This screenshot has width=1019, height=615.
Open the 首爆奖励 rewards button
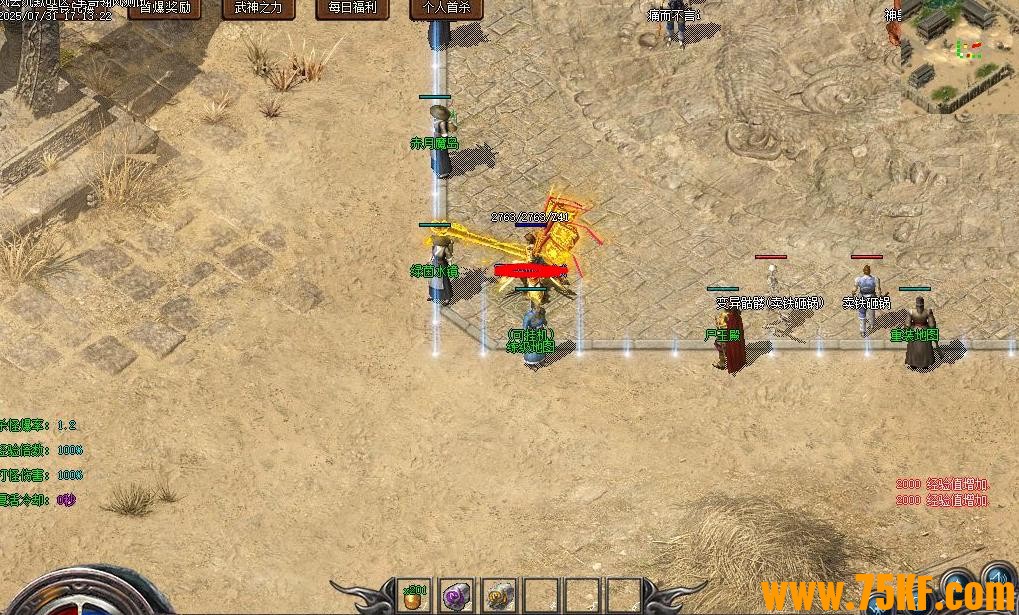coord(165,8)
